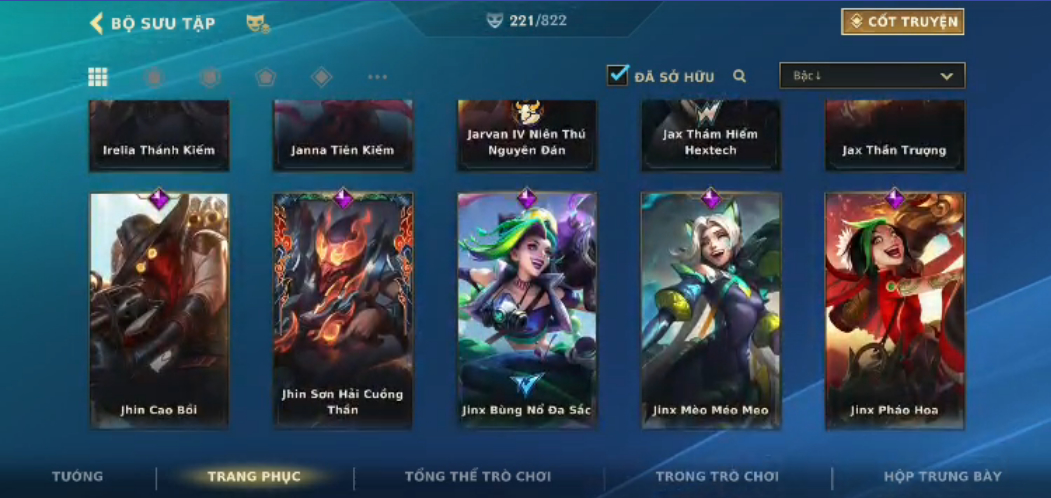The width and height of the screenshot is (1051, 498).
Task: Open the Cốt Truyện story button
Action: tap(902, 22)
